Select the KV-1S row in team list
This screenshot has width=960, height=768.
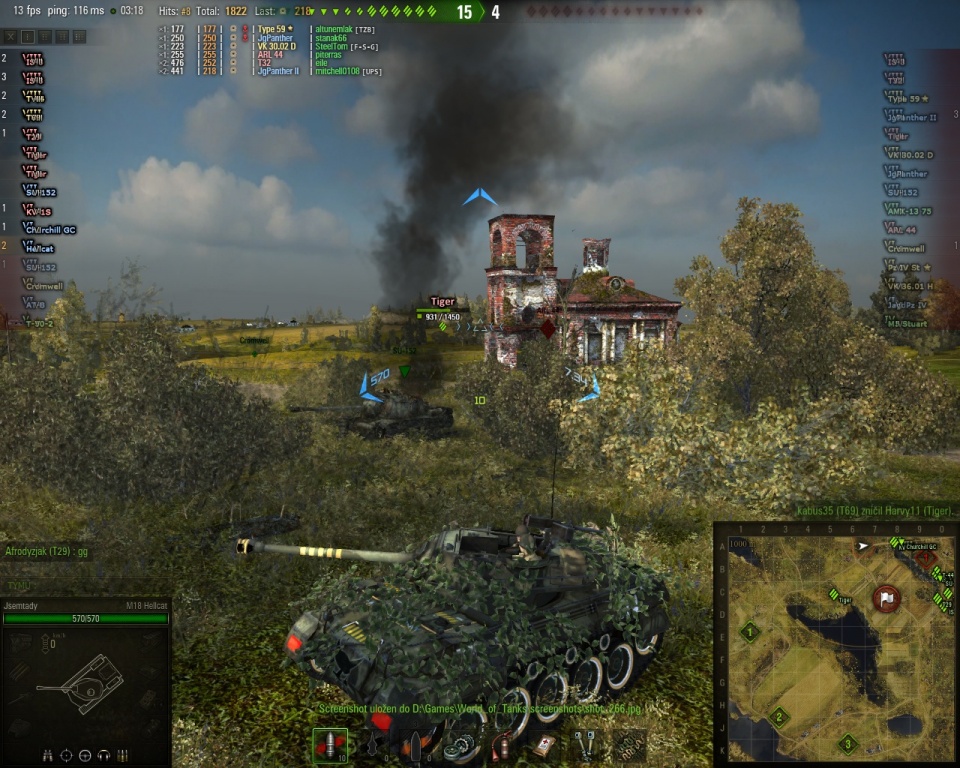38,211
